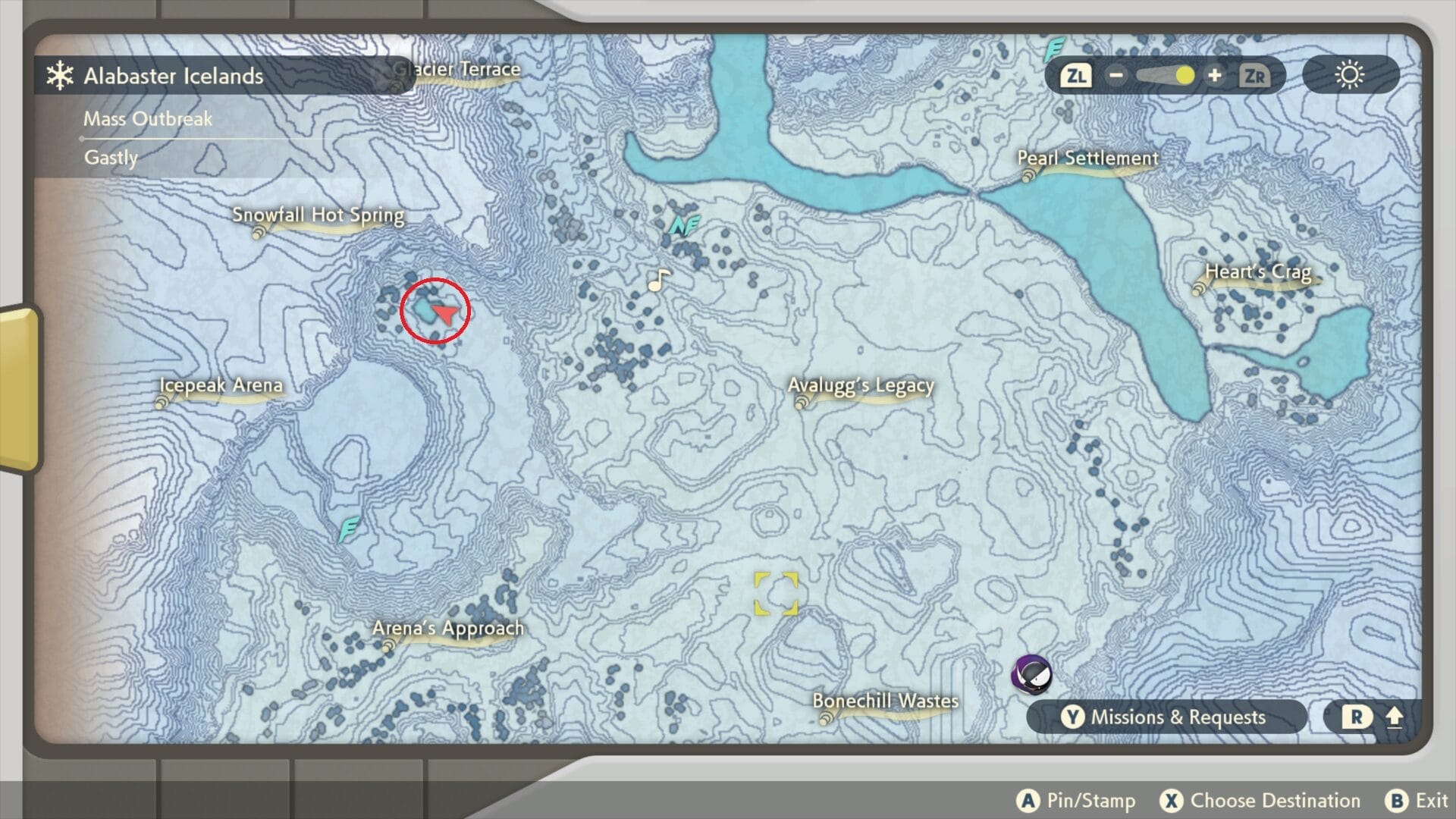This screenshot has height=819, width=1456.
Task: Zoom out with the minus button
Action: pyautogui.click(x=1116, y=76)
